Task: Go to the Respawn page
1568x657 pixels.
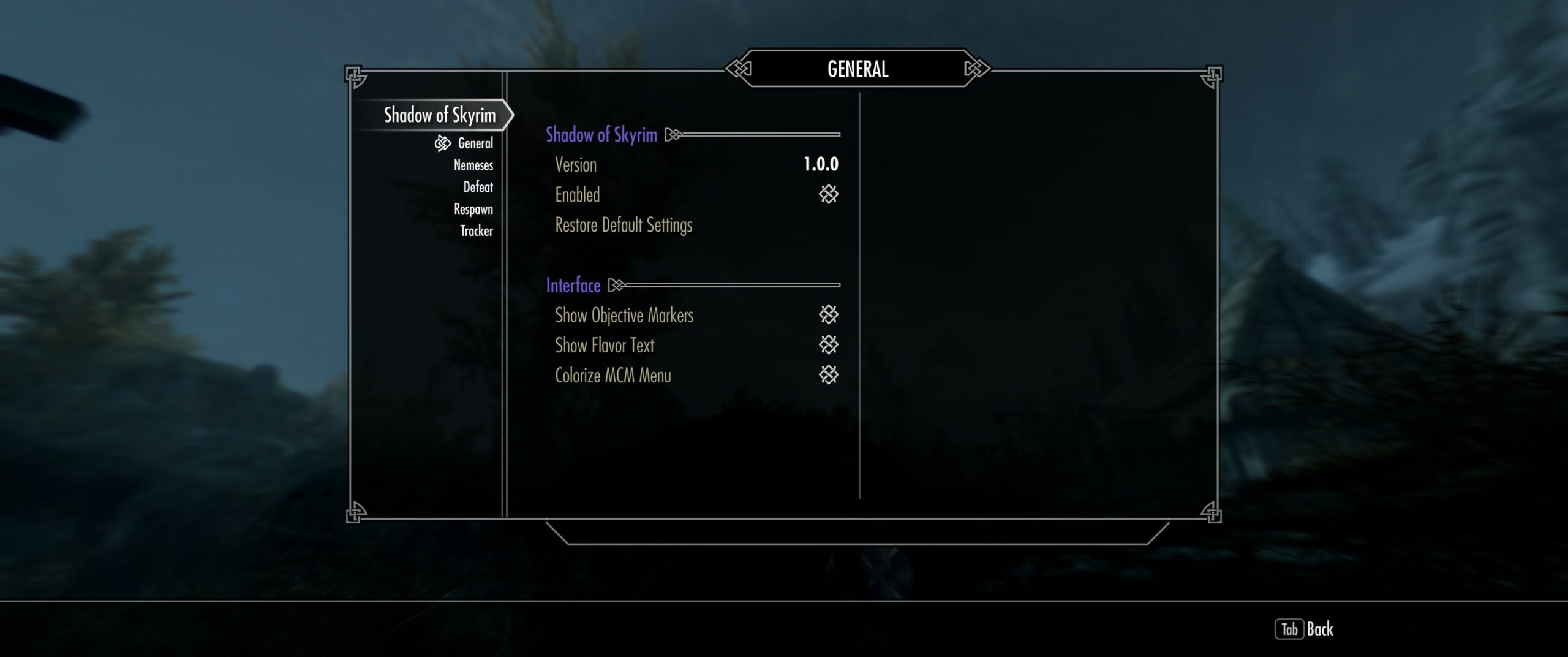Action: (x=473, y=210)
